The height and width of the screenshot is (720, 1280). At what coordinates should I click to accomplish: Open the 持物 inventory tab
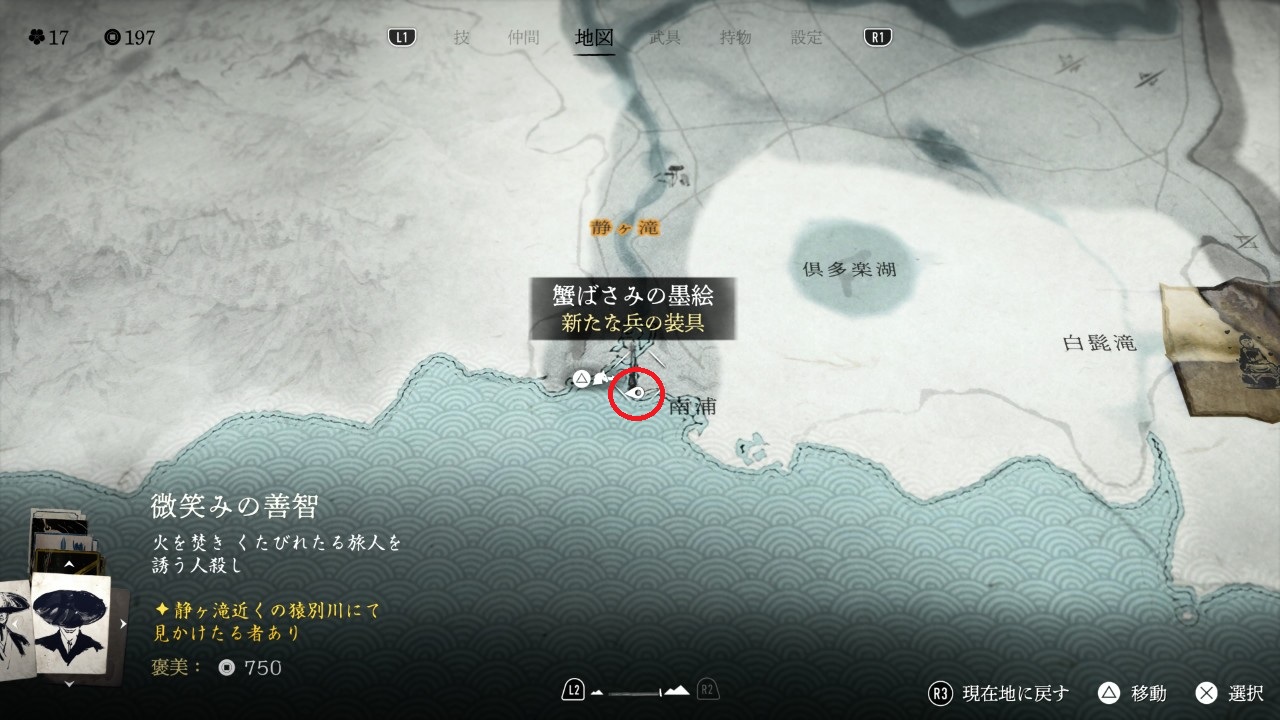pyautogui.click(x=736, y=38)
